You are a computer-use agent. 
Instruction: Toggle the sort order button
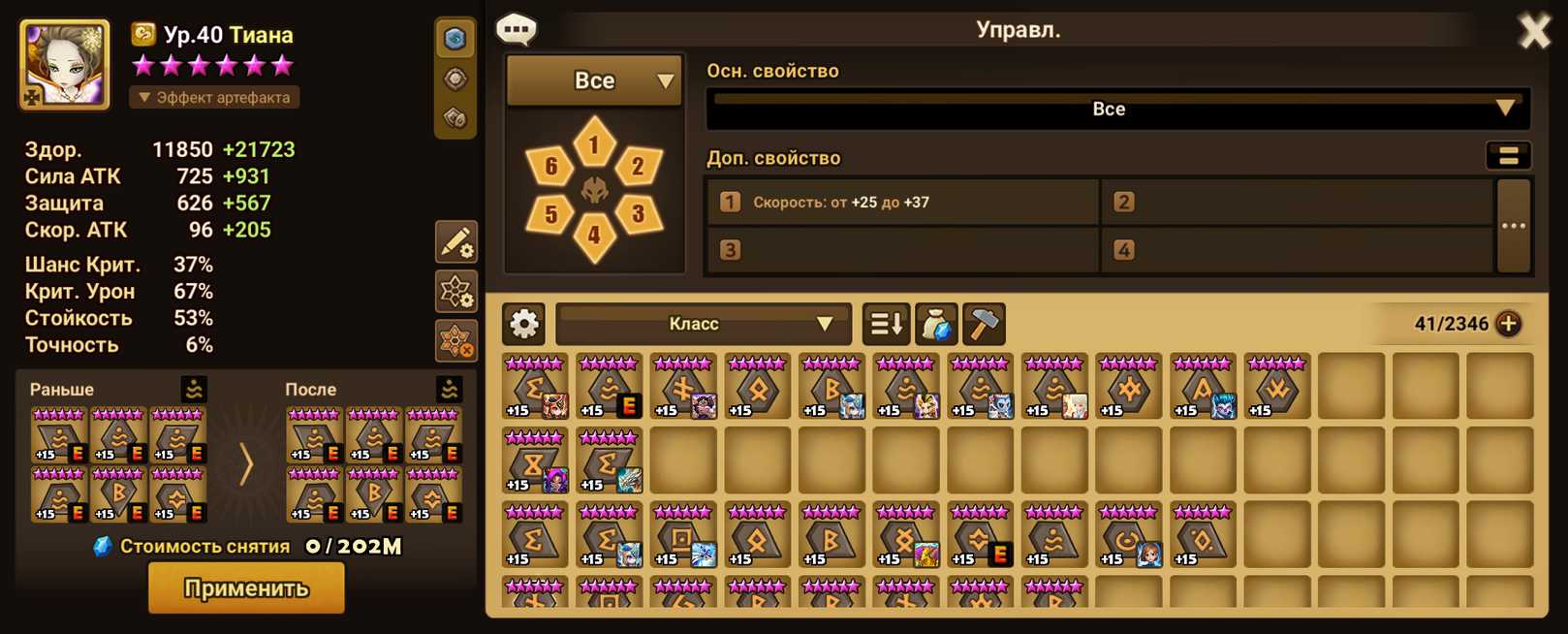(885, 324)
